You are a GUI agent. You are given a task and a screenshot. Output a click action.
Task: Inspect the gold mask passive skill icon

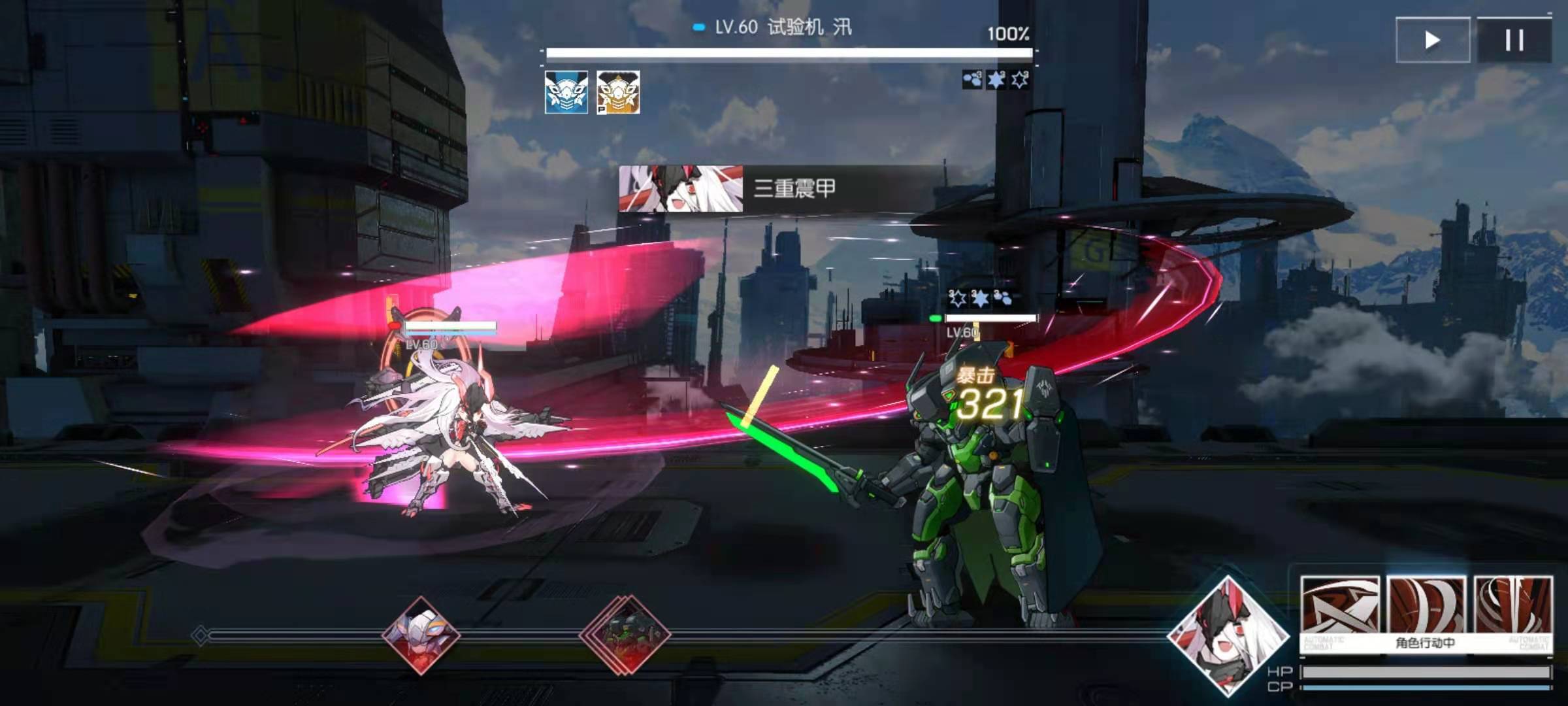click(x=618, y=92)
